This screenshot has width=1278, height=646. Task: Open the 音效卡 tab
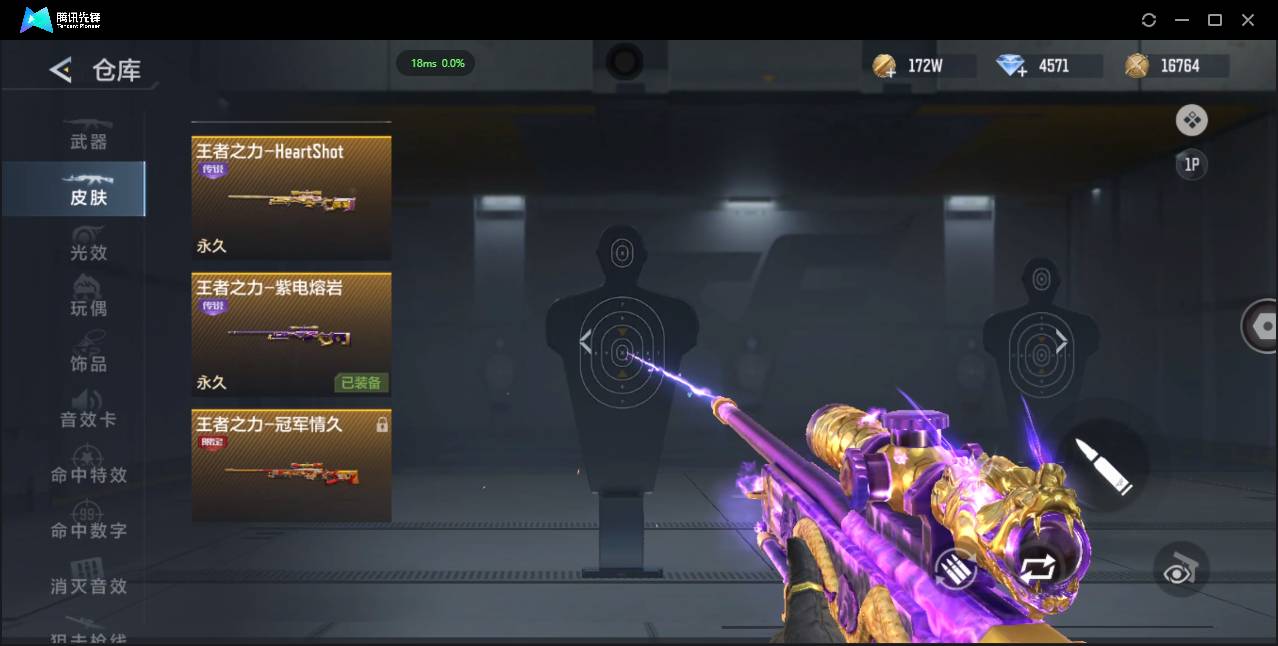88,418
